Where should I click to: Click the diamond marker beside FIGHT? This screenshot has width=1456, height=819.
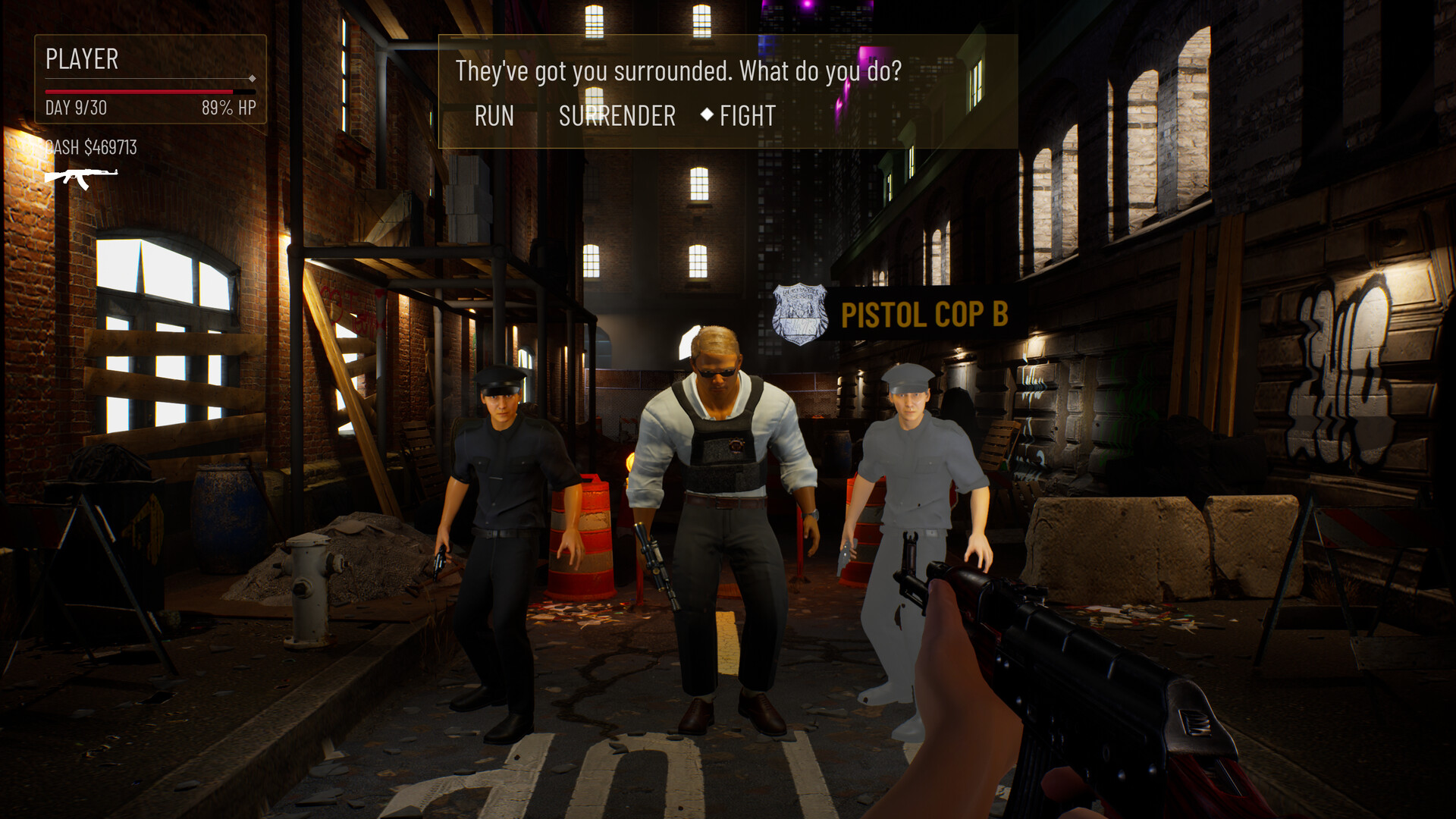click(x=708, y=116)
